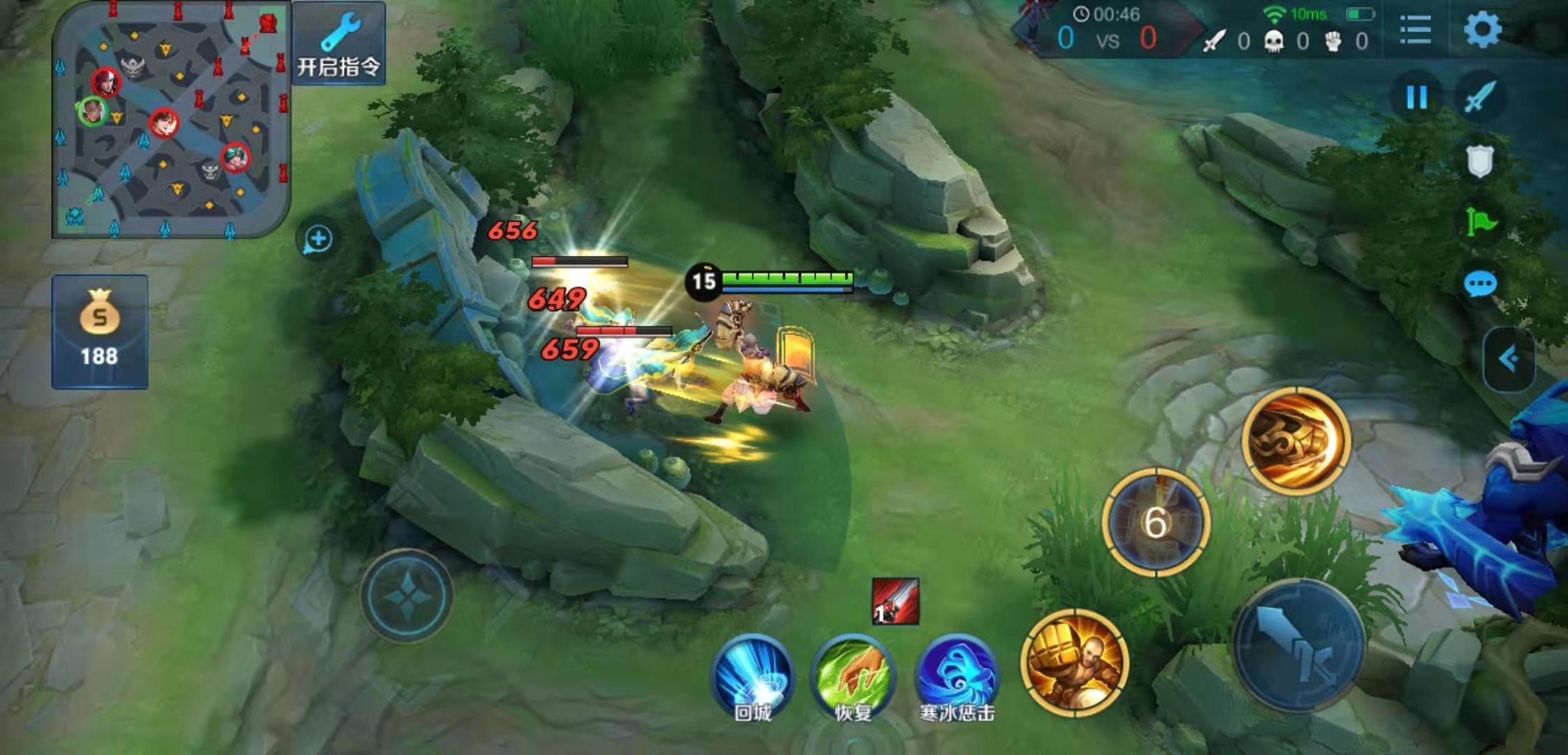This screenshot has height=755, width=1568.
Task: Tap the red blade item icon
Action: [x=895, y=601]
